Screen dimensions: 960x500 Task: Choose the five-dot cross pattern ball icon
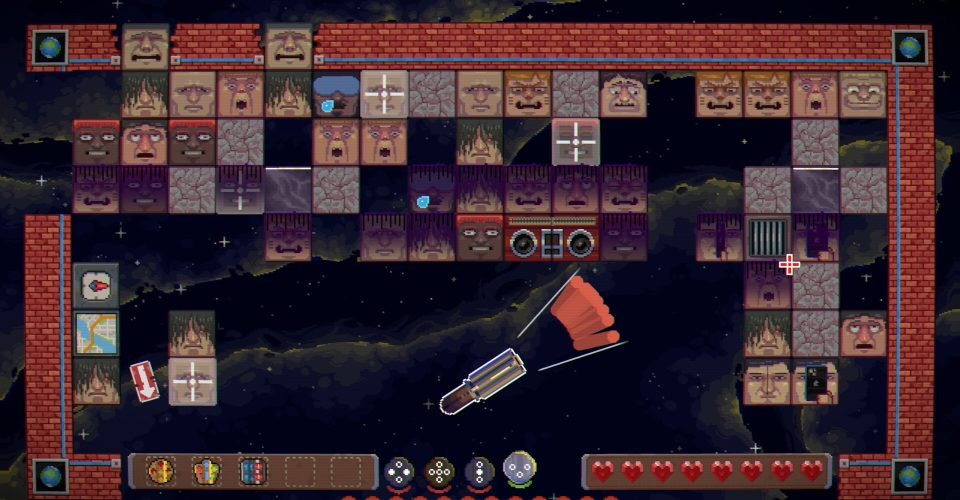coord(440,471)
